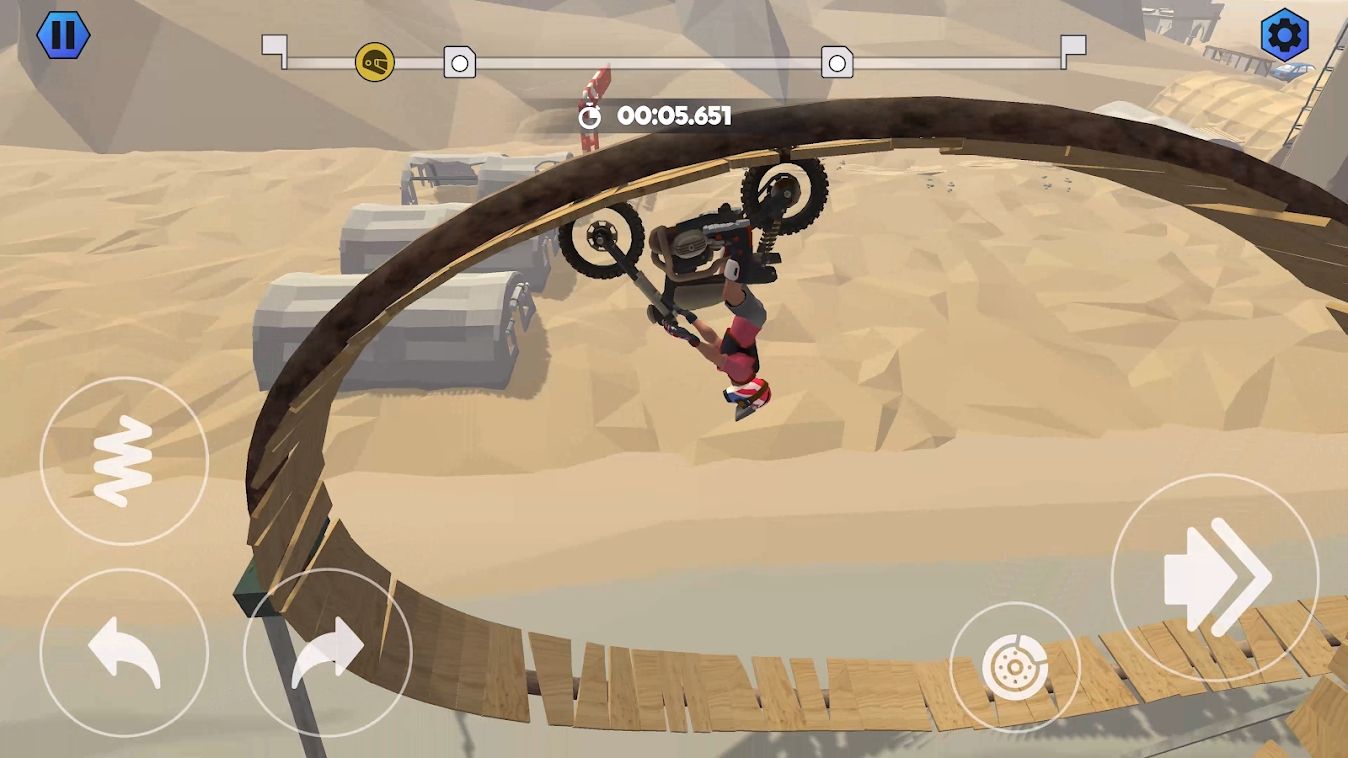Pause the game with the blue hexagon button
Viewport: 1348px width, 758px height.
pyautogui.click(x=63, y=35)
